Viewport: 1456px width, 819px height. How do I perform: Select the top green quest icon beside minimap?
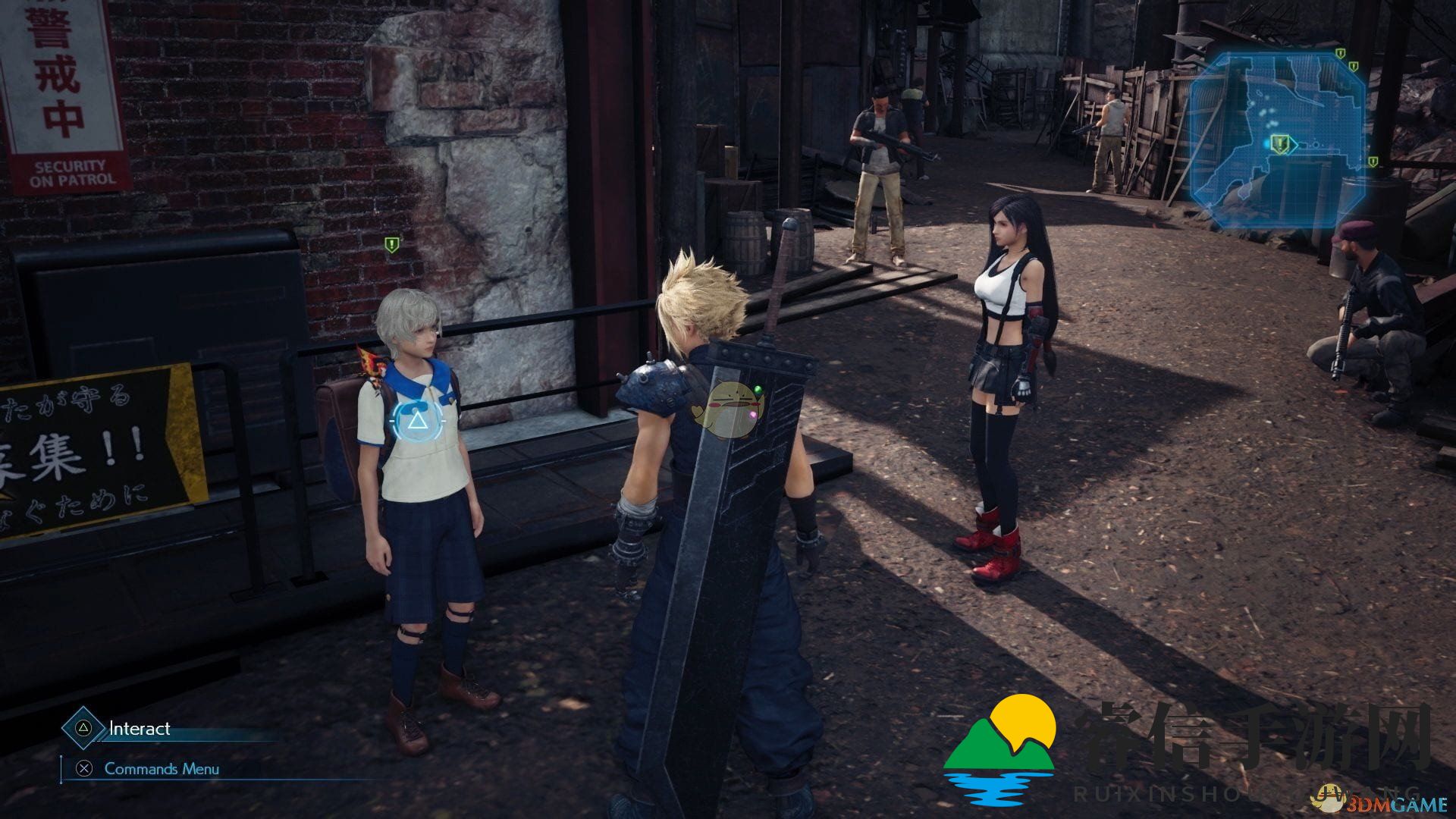(1340, 54)
